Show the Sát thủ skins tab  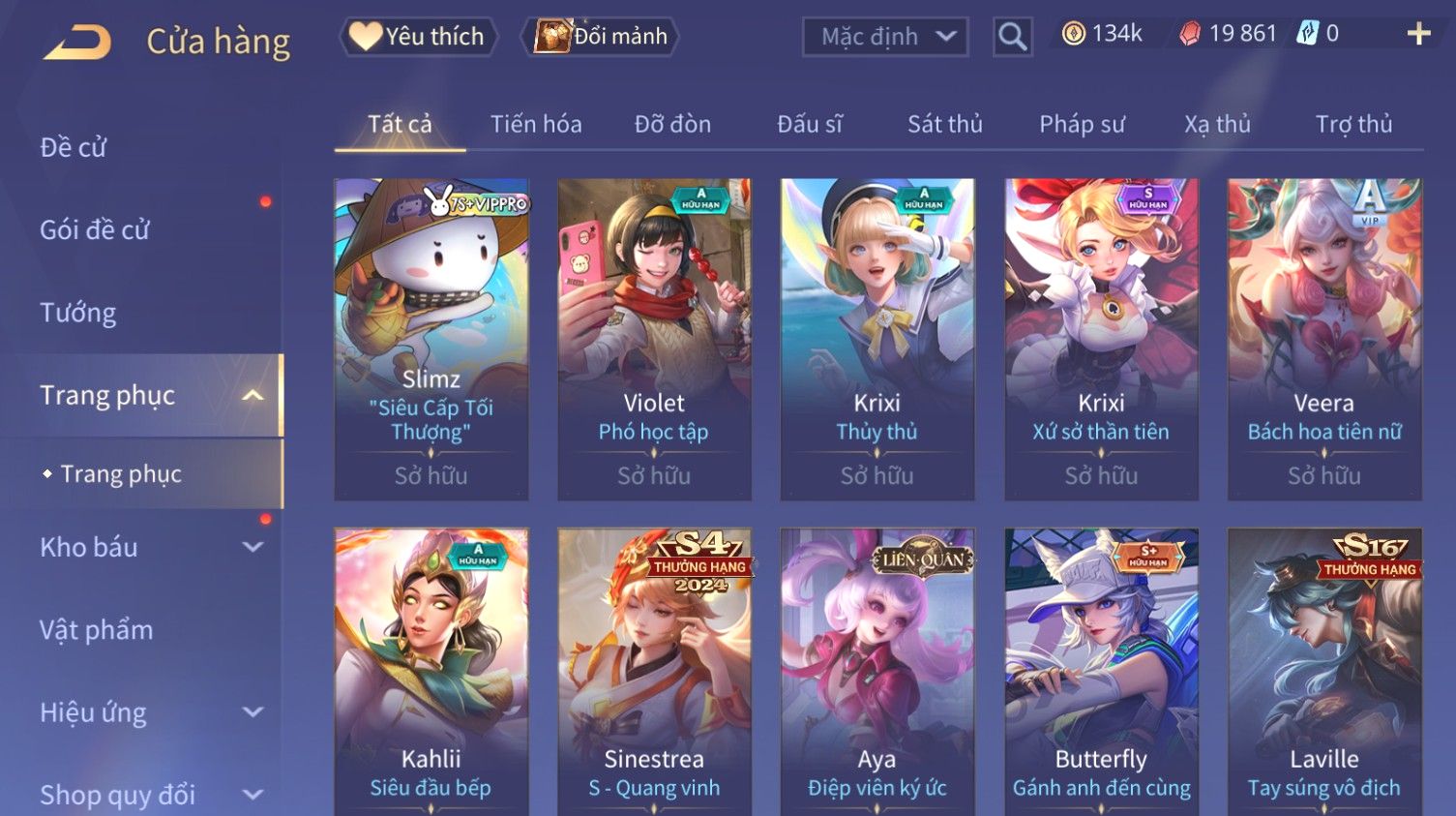pos(944,125)
